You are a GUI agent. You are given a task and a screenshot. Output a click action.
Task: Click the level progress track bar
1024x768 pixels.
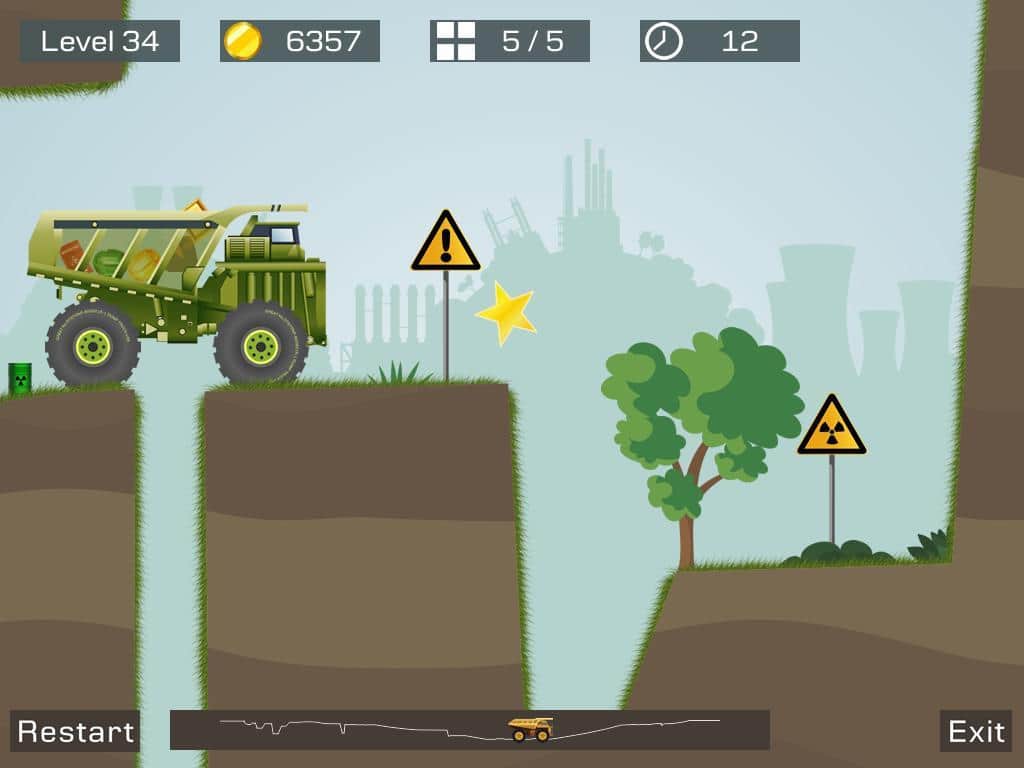click(469, 730)
